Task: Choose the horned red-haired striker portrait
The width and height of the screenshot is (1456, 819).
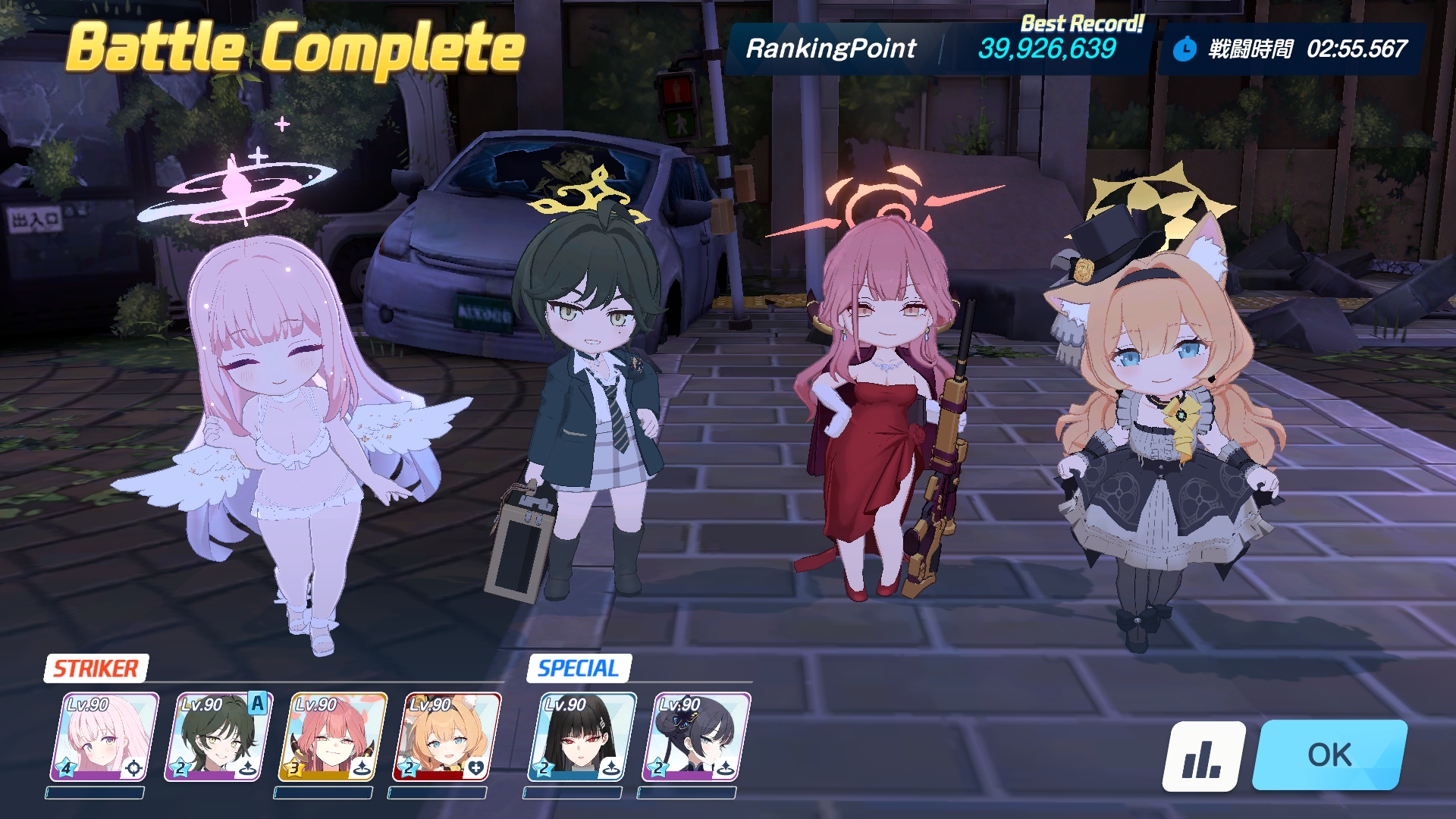Action: [333, 736]
